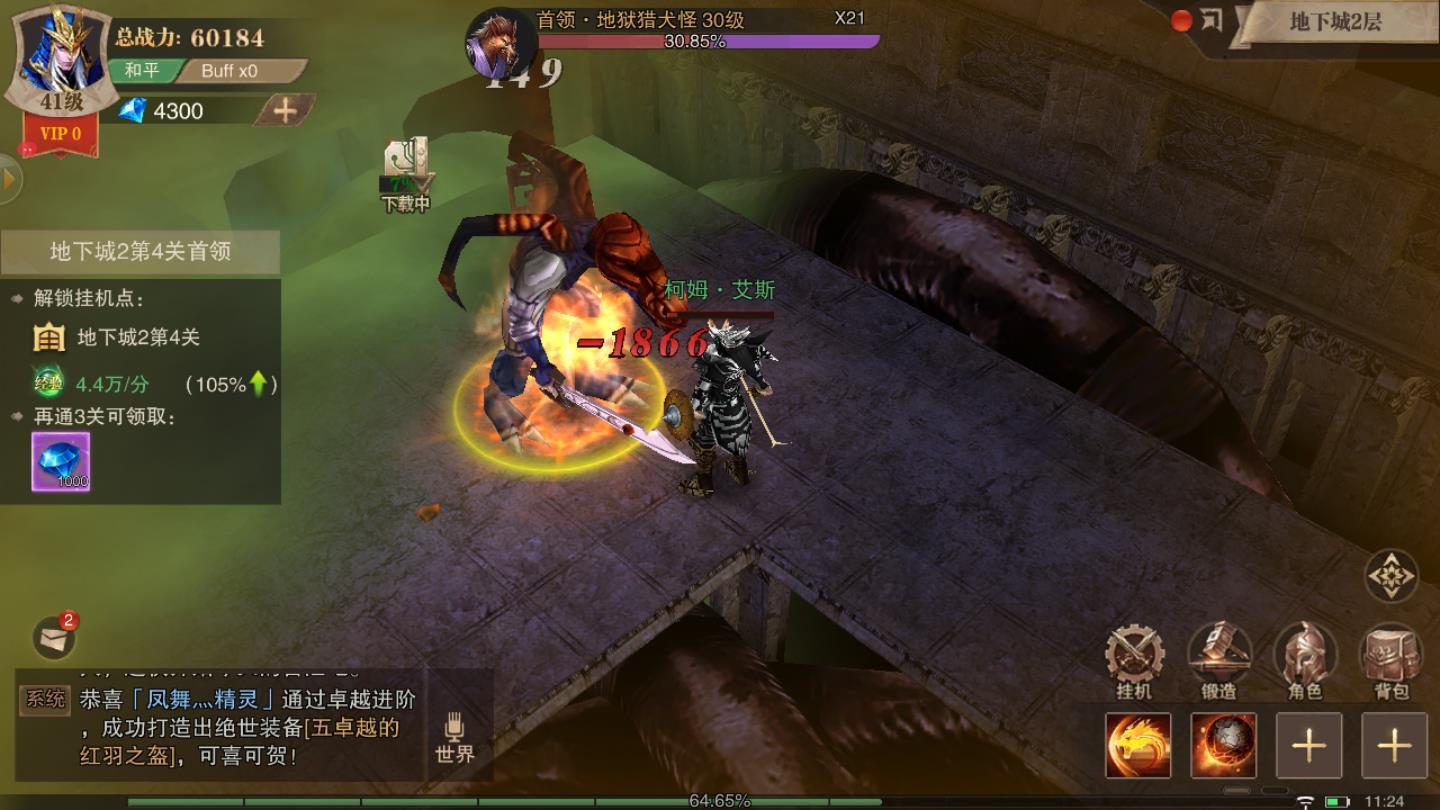Tap the 下载中 download icon
Viewport: 1440px width, 810px height.
406,172
